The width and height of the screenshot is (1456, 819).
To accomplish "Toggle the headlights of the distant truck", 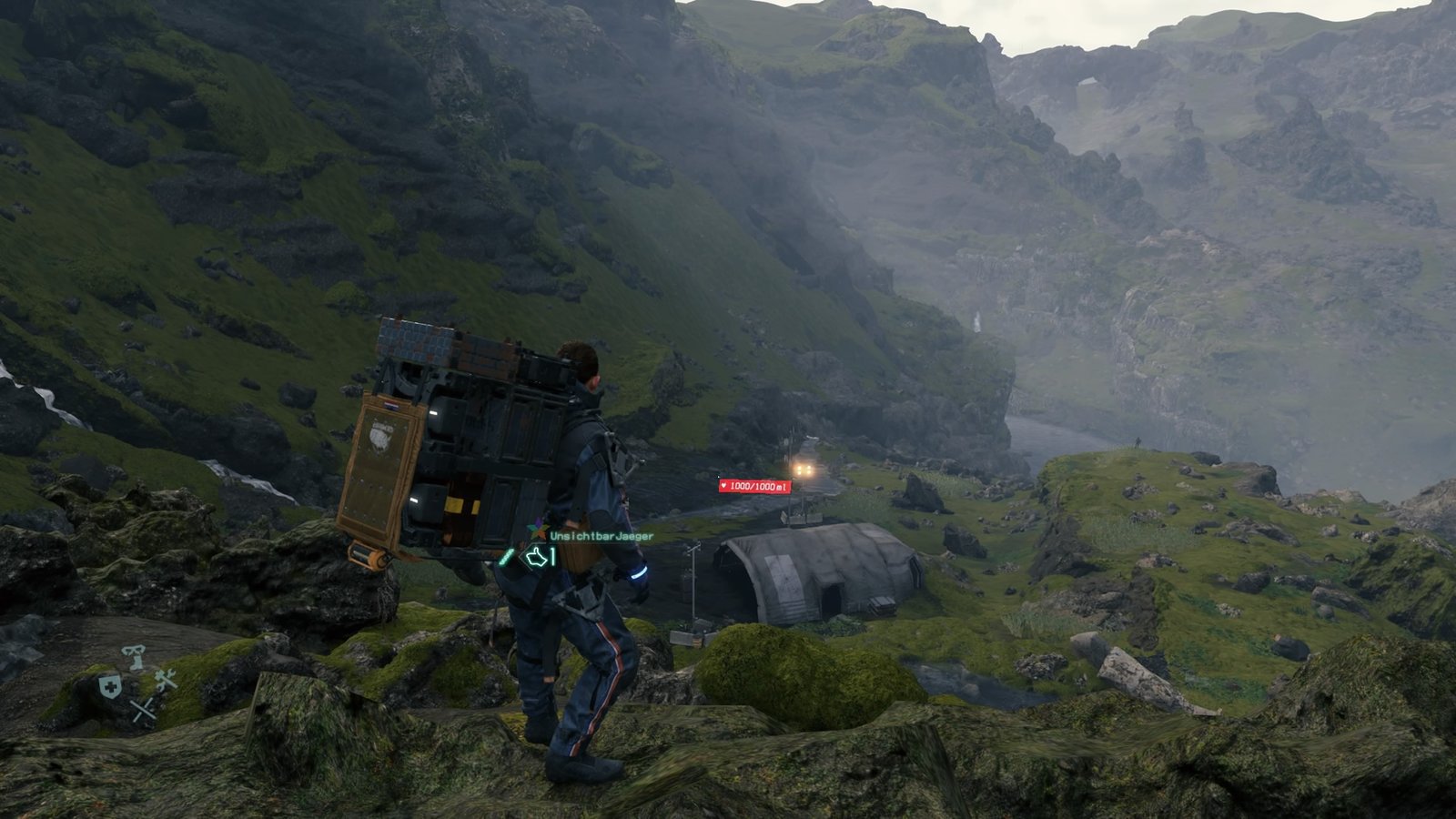I will (x=802, y=470).
